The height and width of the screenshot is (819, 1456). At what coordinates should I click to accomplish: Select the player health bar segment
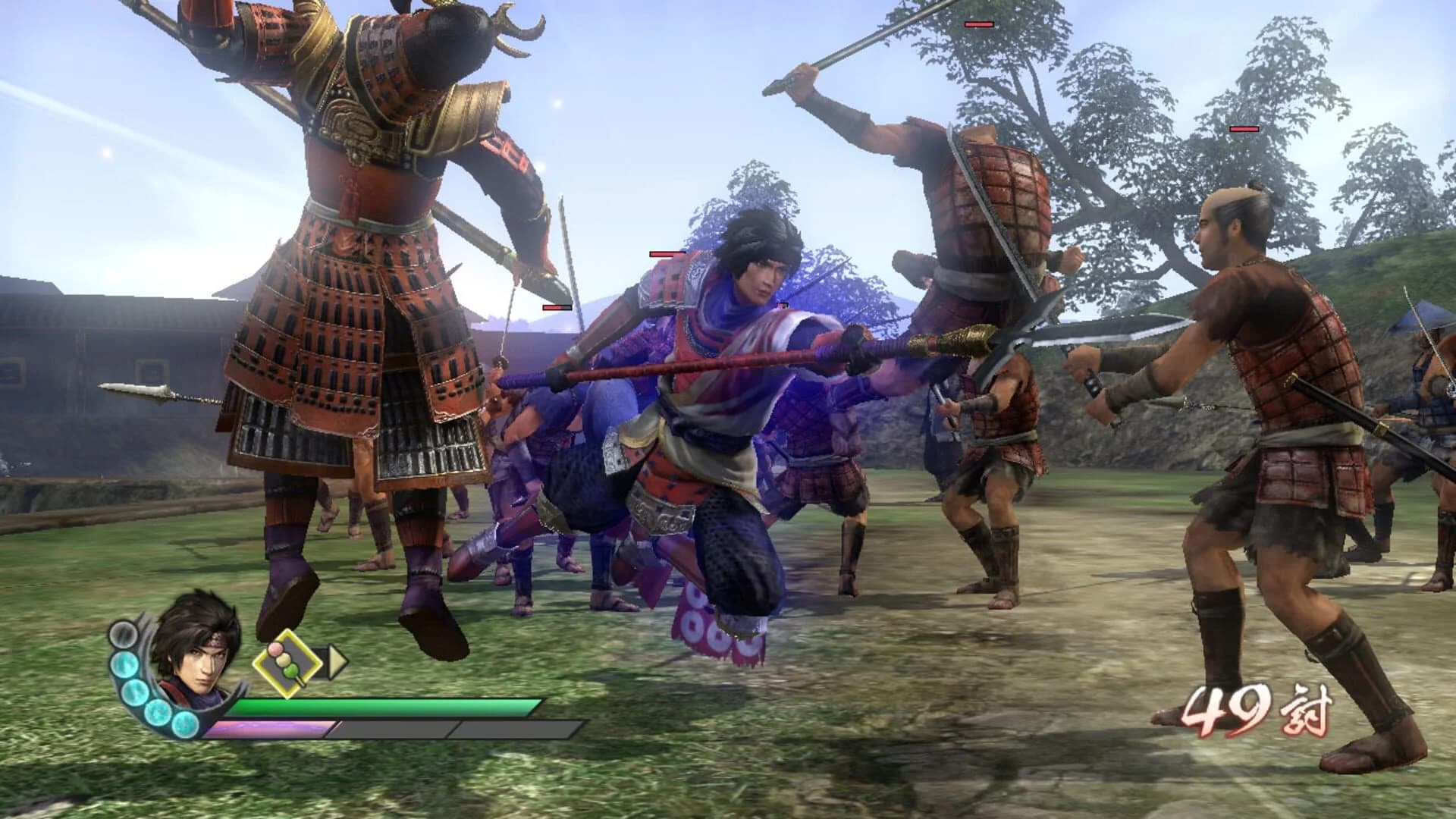[x=387, y=708]
